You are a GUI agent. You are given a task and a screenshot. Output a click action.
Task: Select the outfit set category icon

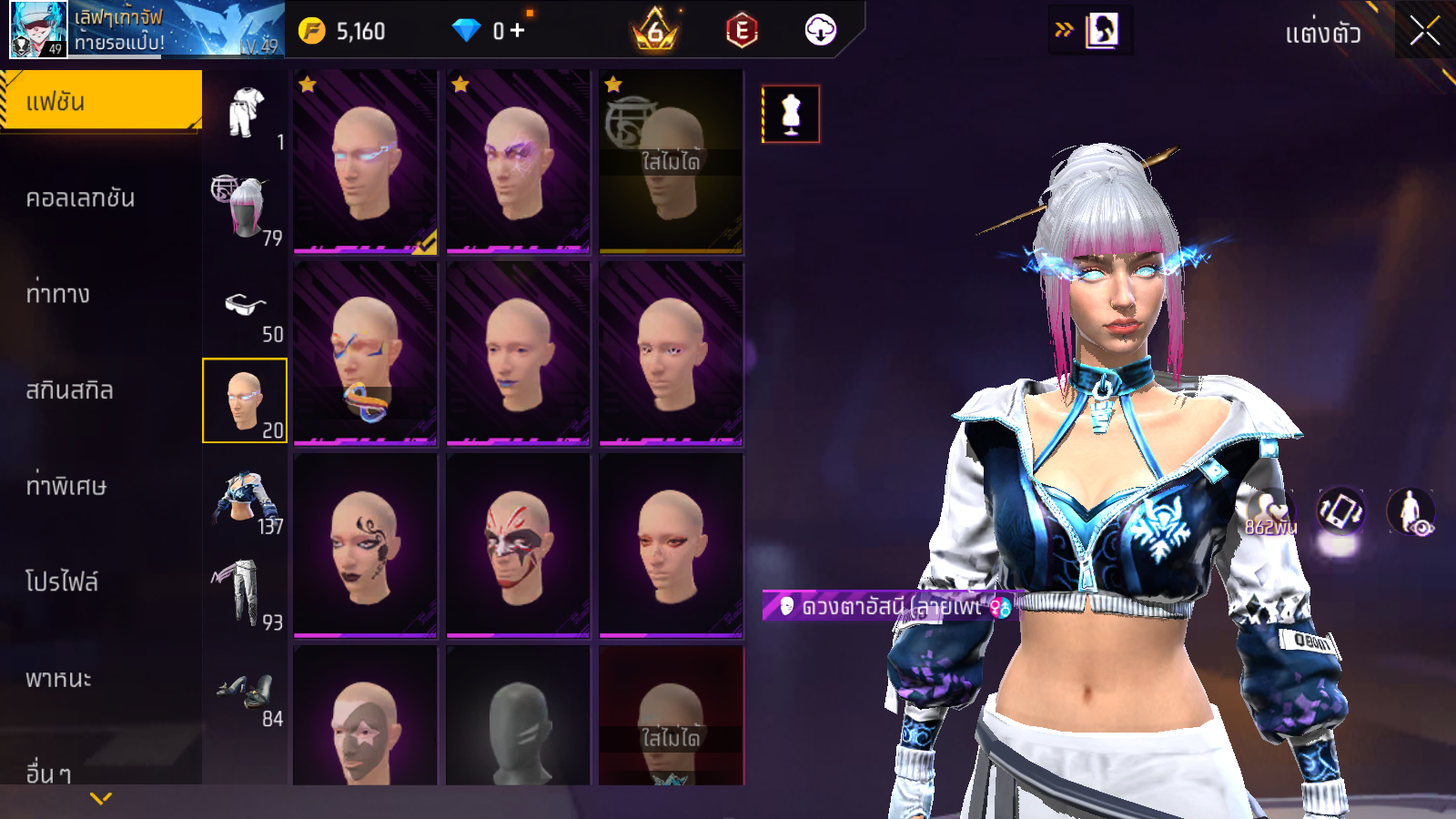pos(245,113)
